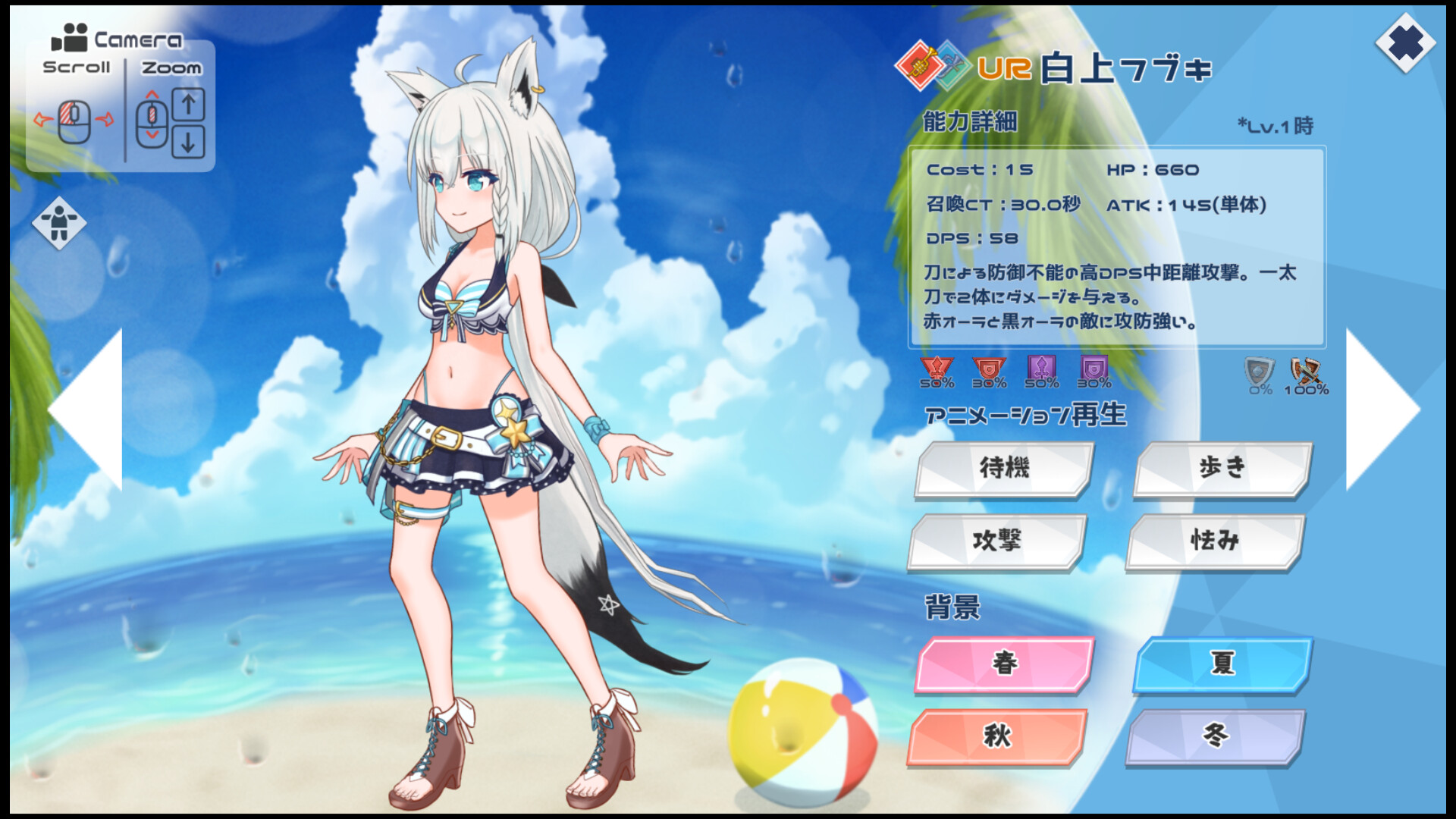The image size is (1456, 819).
Task: Switch to the 夏 summer background
Action: tap(1221, 667)
